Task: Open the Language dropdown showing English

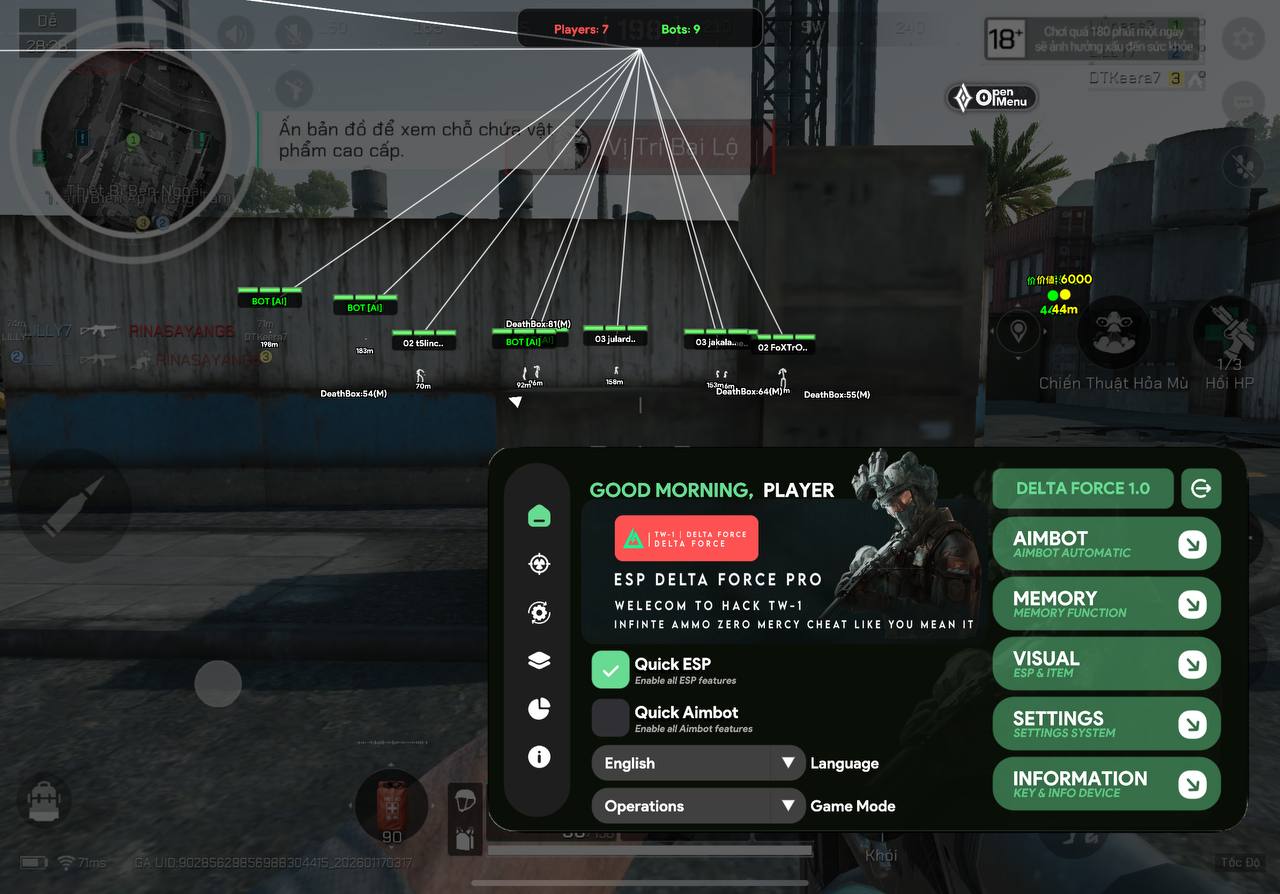Action: 697,763
